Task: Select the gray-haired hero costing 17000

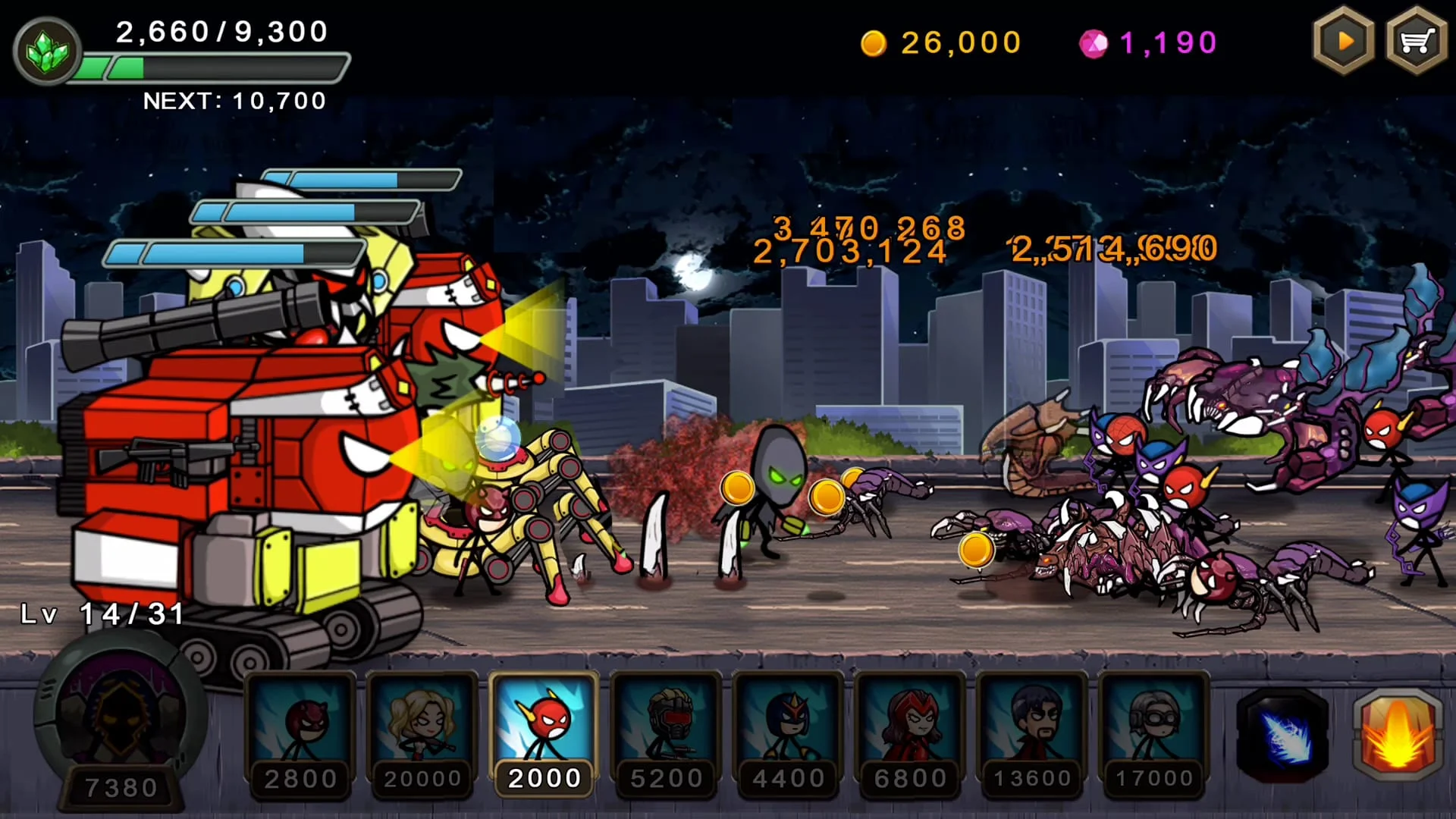Action: pos(1151,728)
